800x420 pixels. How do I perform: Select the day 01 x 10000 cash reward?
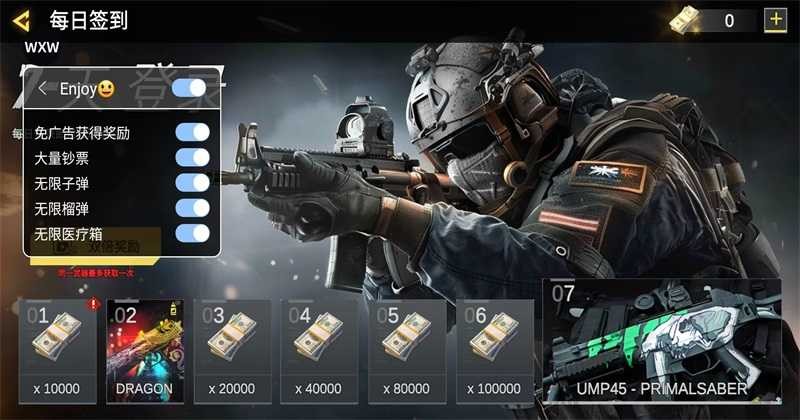click(58, 350)
